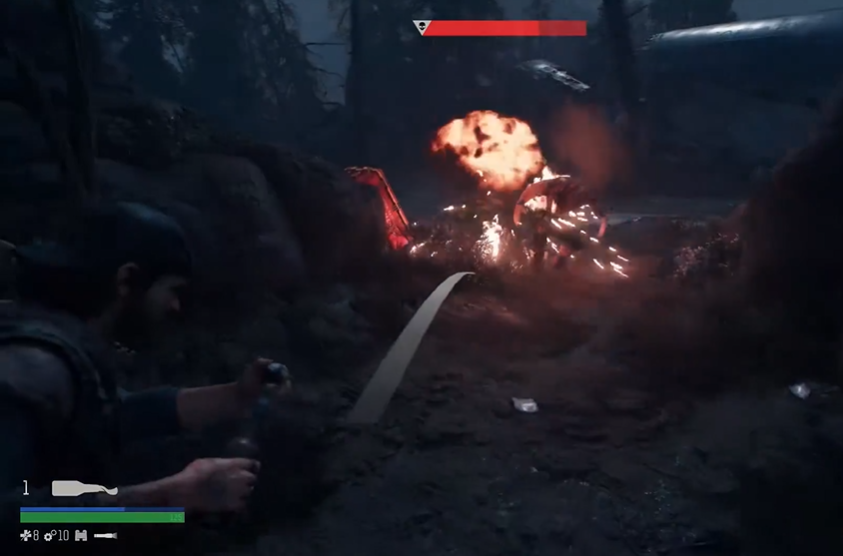Click the skull marker on the enemy bar
Image resolution: width=843 pixels, height=556 pixels.
pyautogui.click(x=421, y=28)
